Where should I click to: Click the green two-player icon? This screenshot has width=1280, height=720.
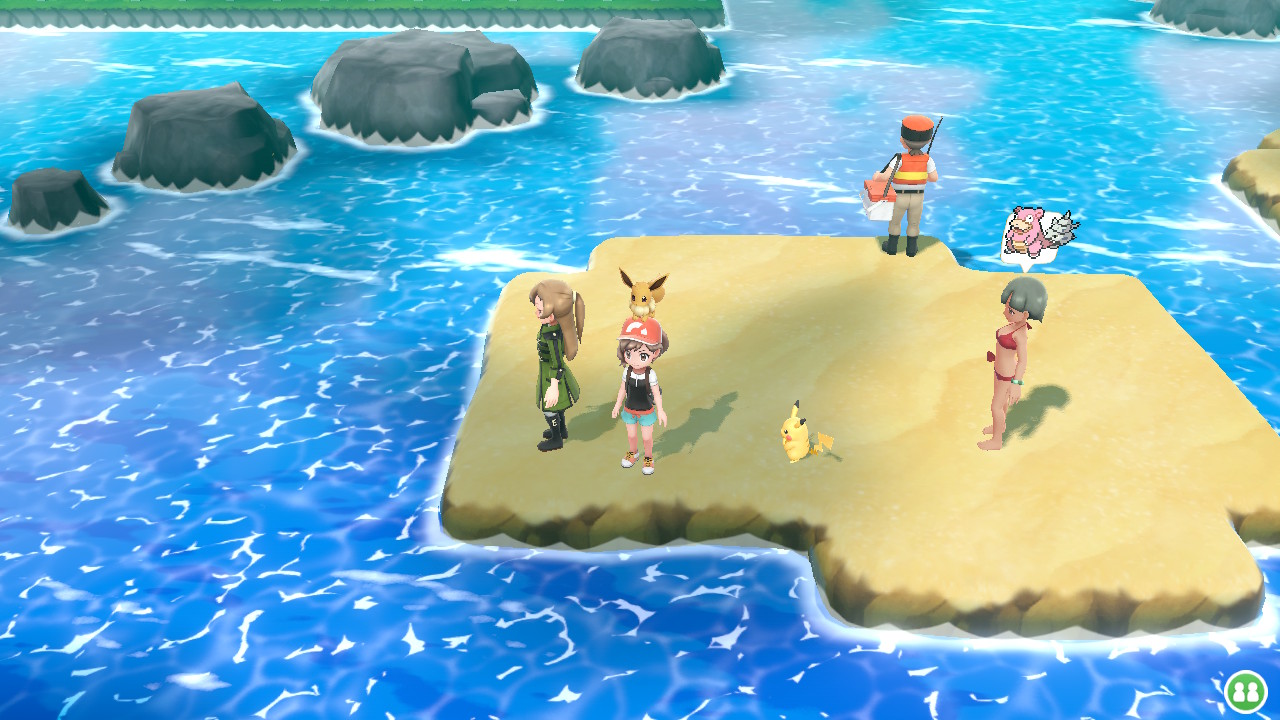pos(1245,691)
